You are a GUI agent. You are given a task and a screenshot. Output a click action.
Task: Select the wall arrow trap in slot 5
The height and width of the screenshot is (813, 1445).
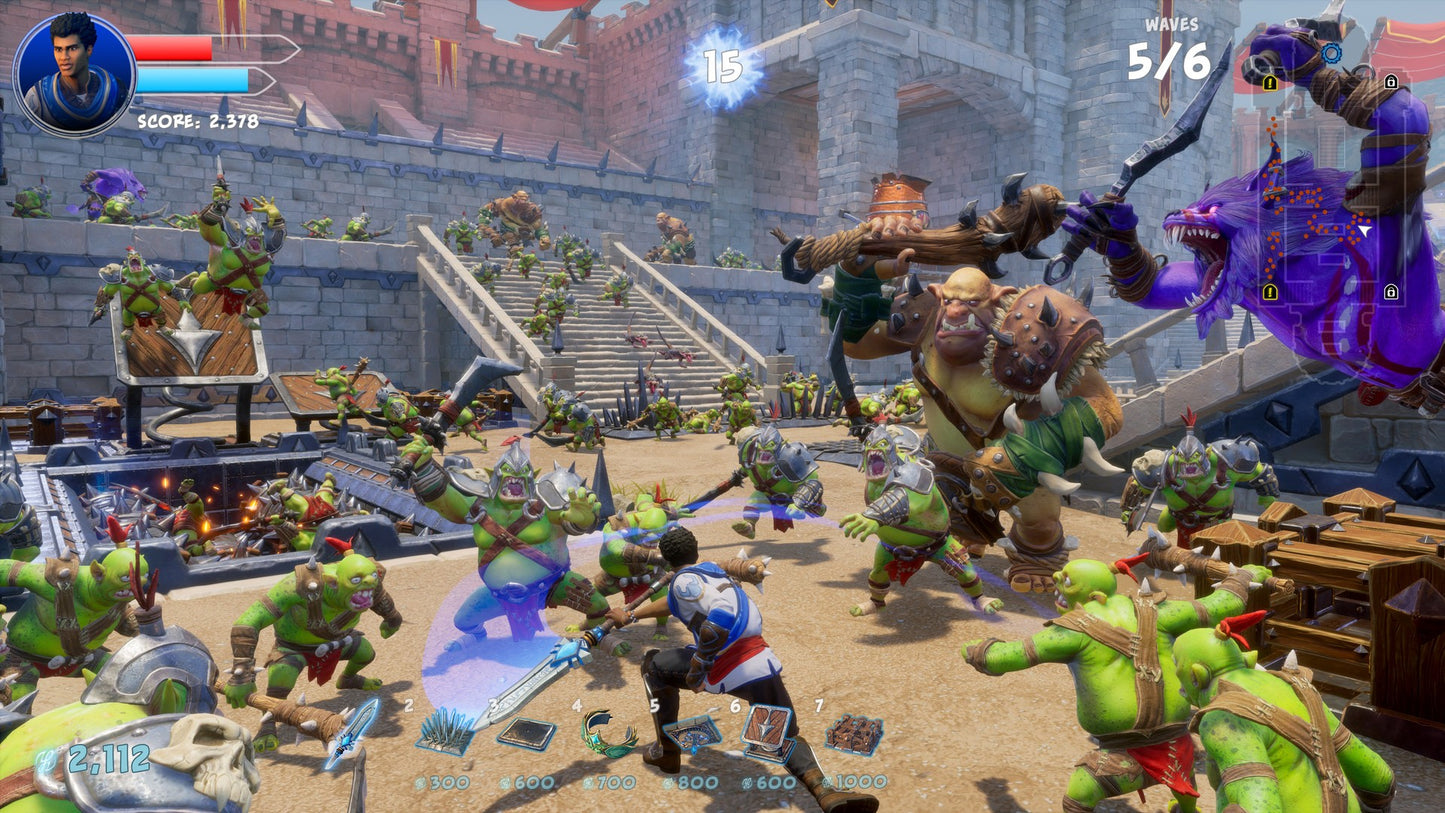pyautogui.click(x=692, y=734)
